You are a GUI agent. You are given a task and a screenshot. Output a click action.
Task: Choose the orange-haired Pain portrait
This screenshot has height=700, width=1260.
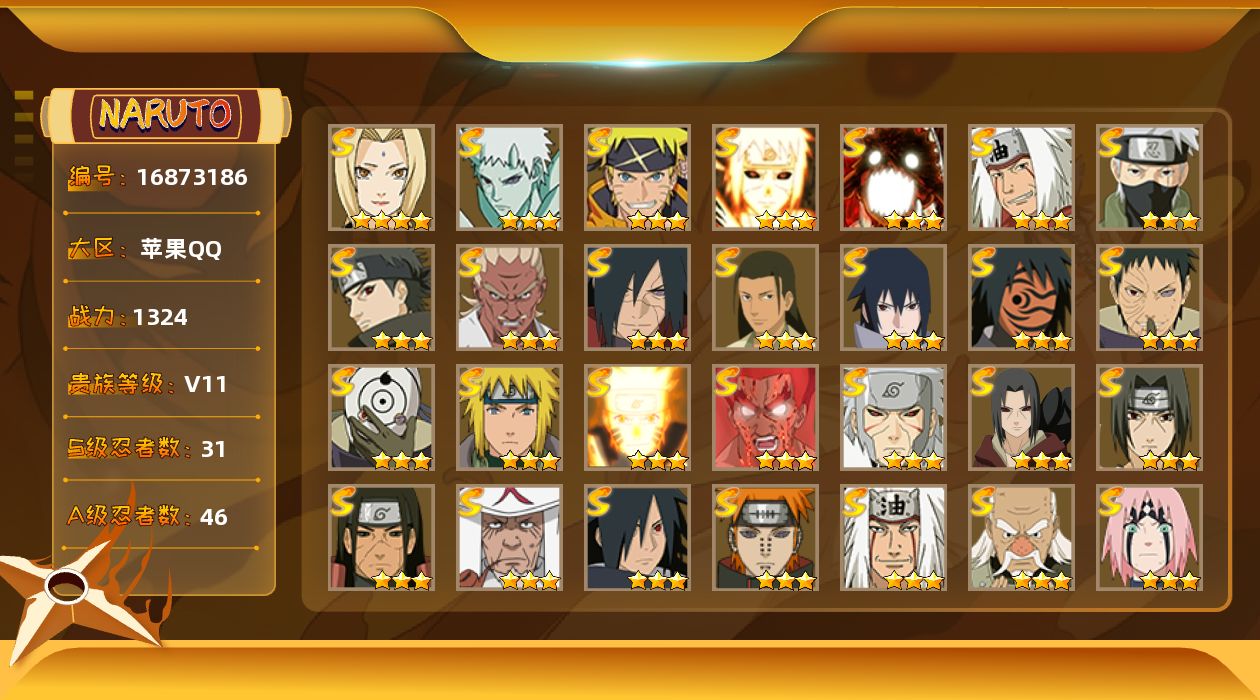pyautogui.click(x=765, y=537)
